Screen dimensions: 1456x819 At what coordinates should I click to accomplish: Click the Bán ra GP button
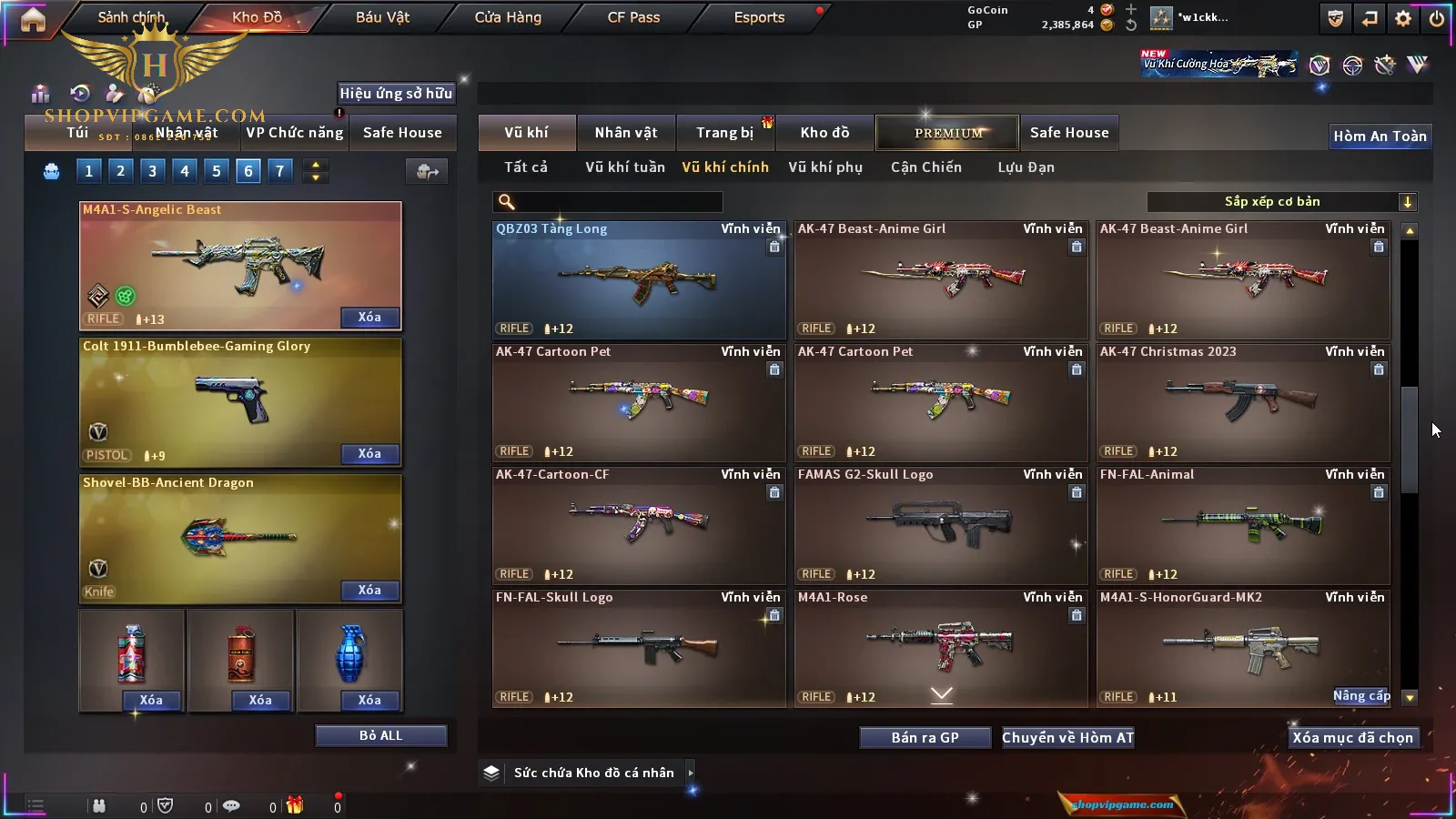coord(925,738)
